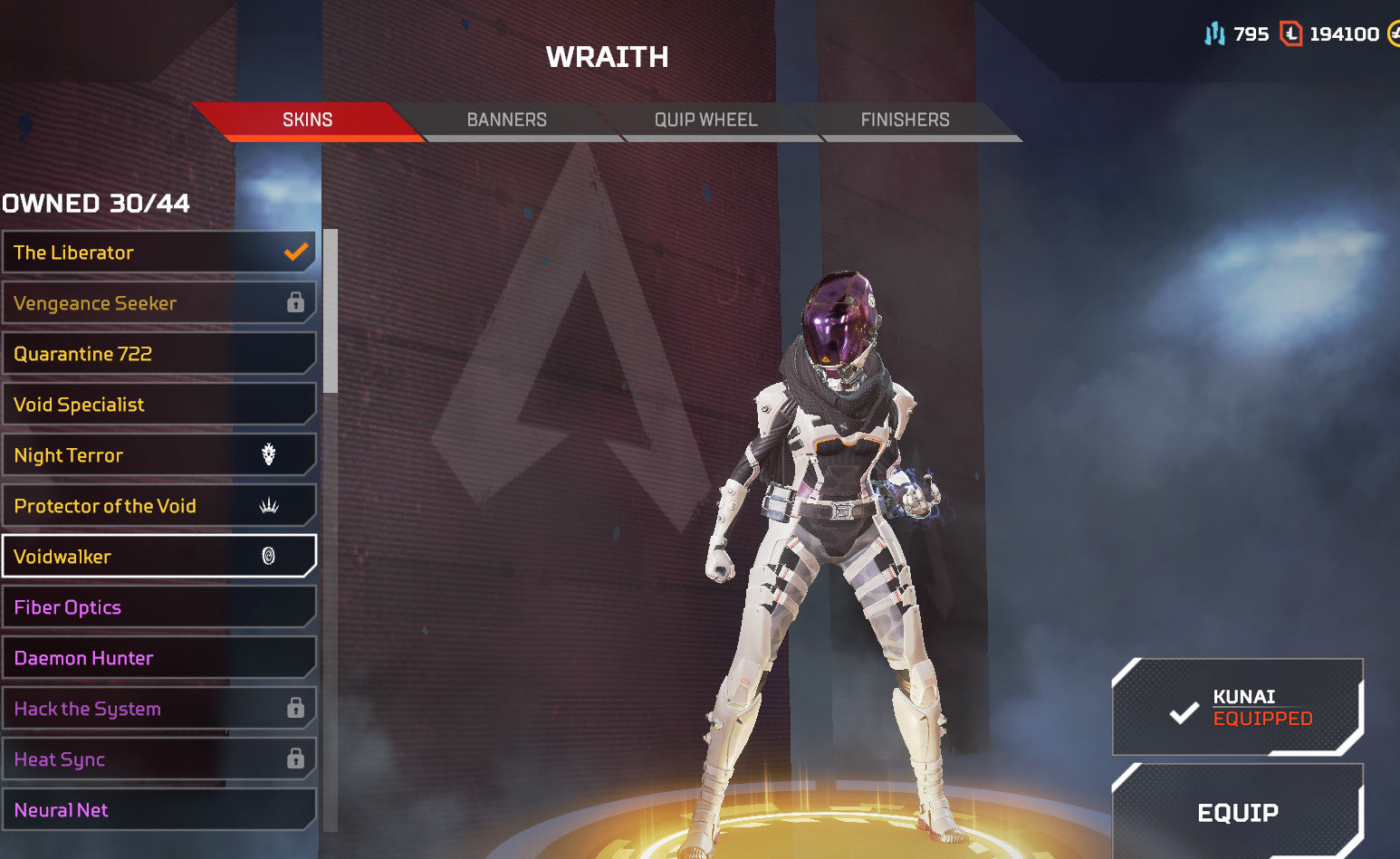
Task: Click the Kunai Equipped heirloom button
Action: 1237,707
